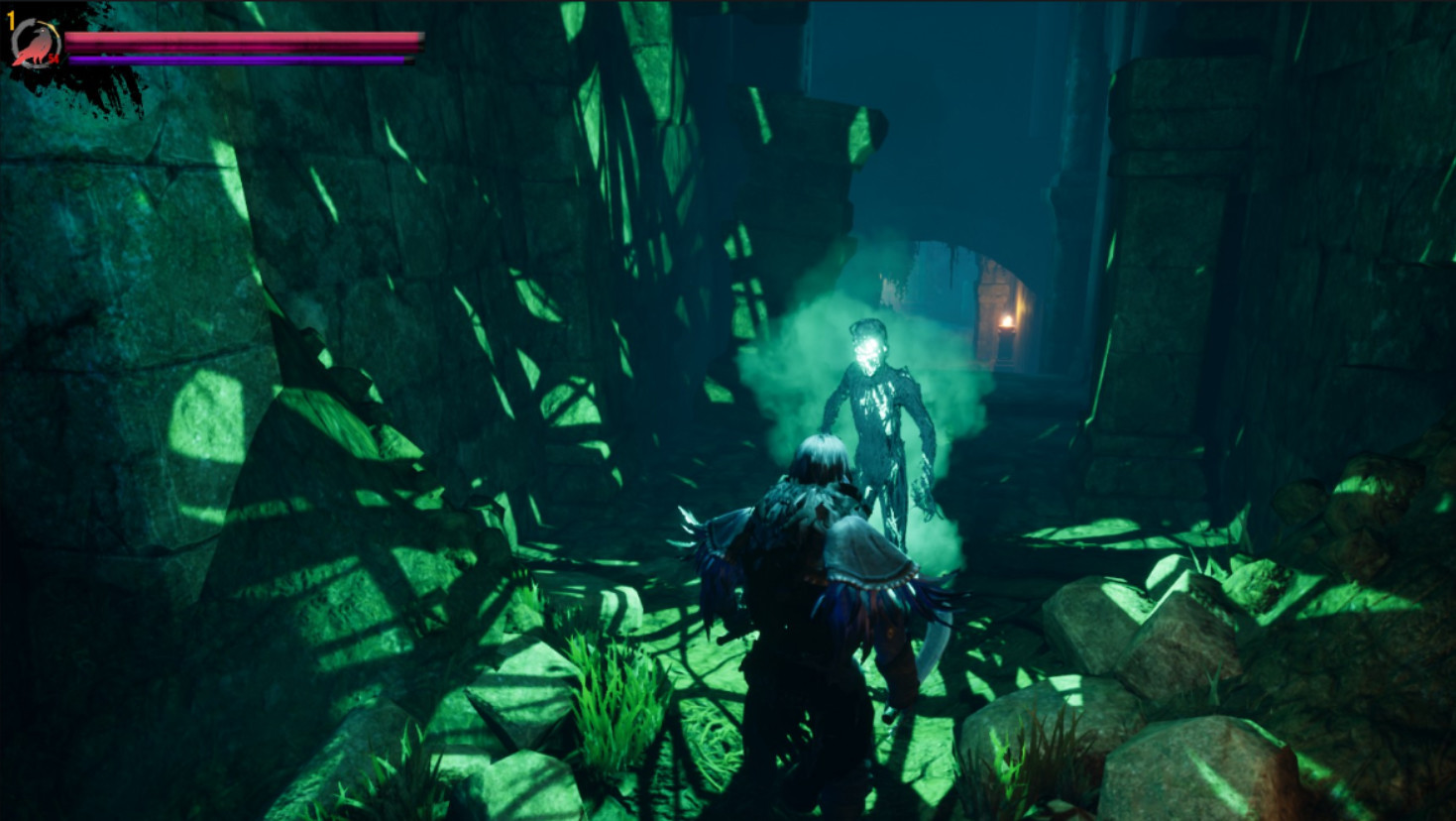Click the raven portrait emblem
This screenshot has height=821, width=1456.
pyautogui.click(x=37, y=45)
